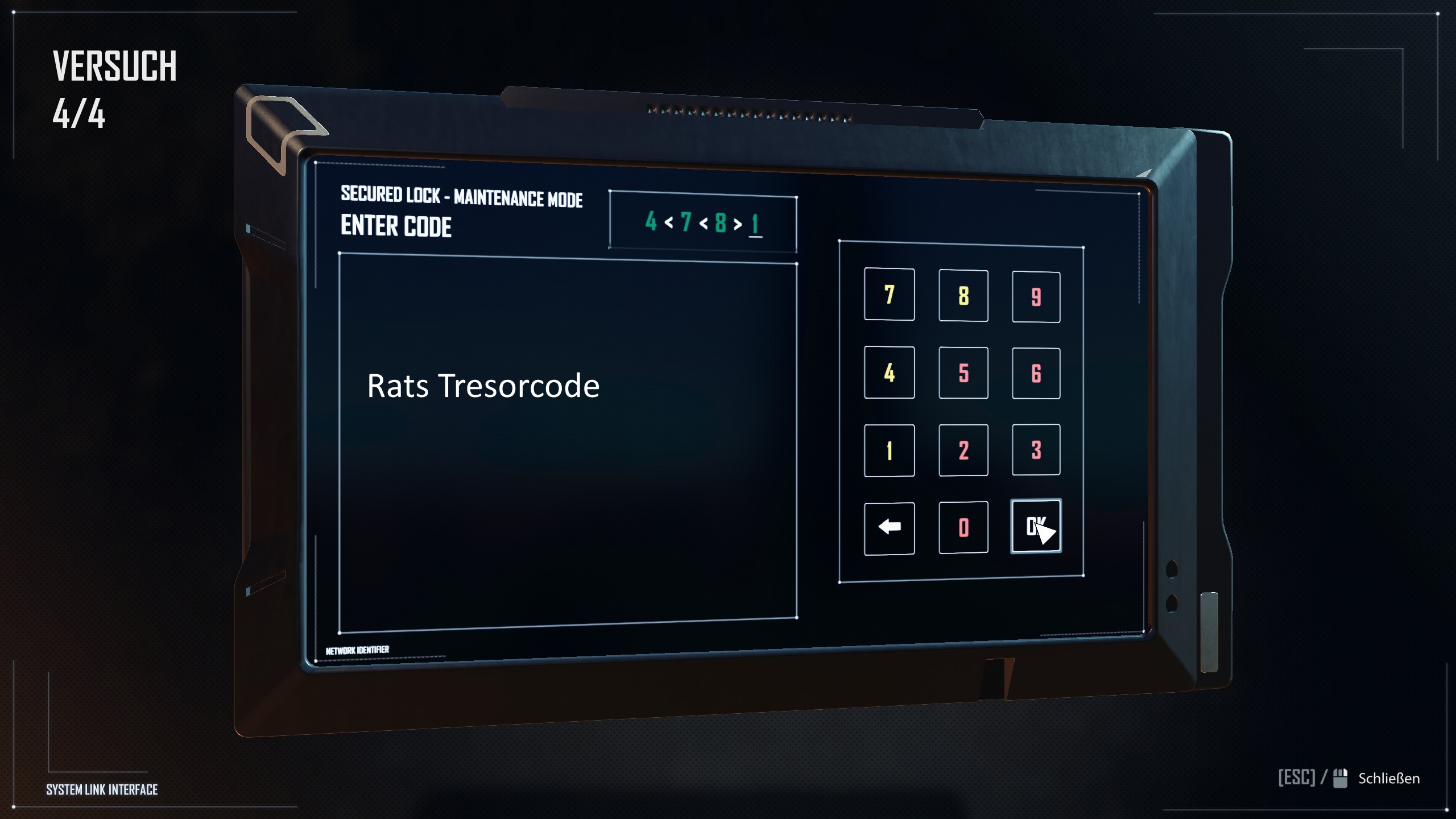Hit the 6 keypad button
The width and height of the screenshot is (1456, 819).
[x=1036, y=374]
